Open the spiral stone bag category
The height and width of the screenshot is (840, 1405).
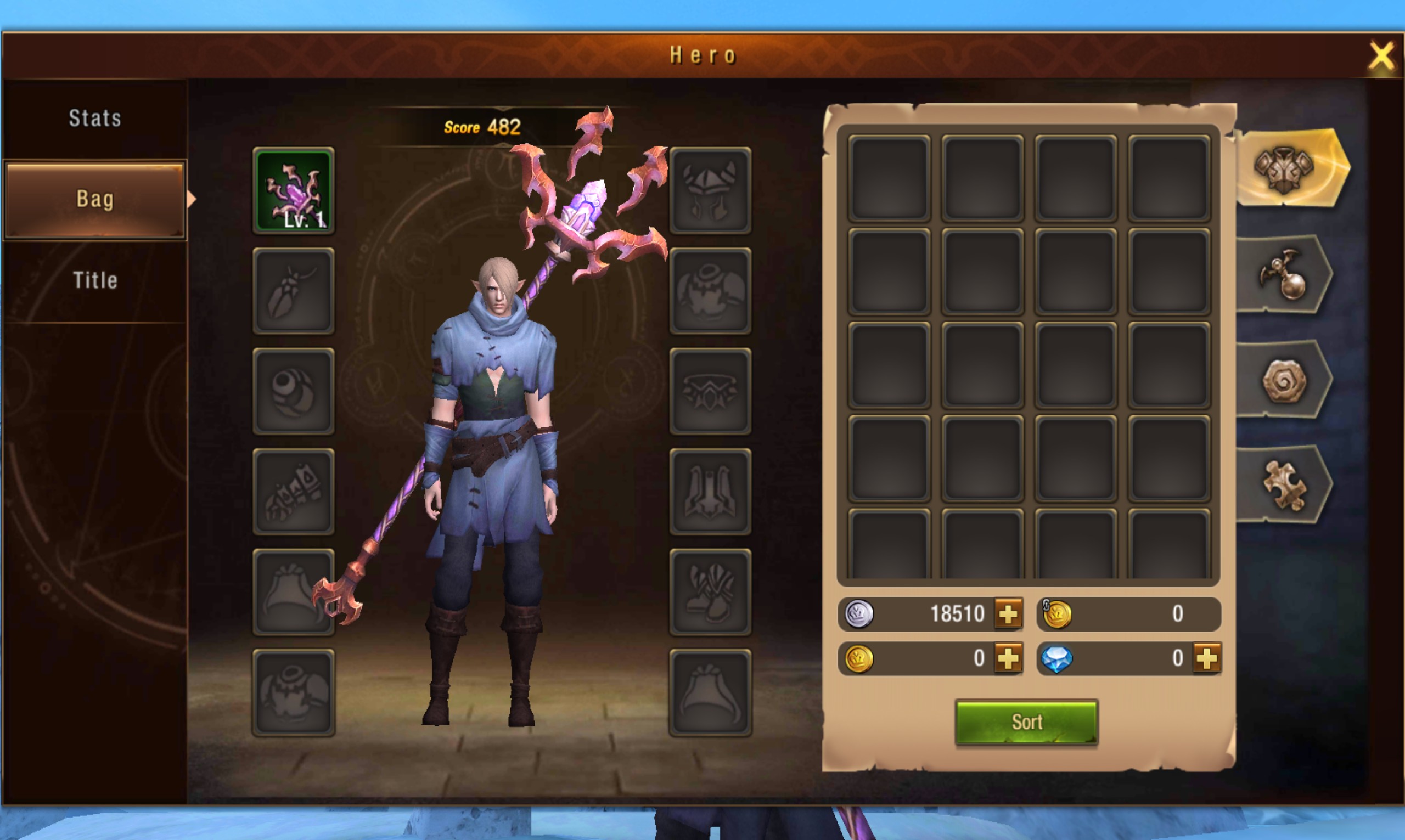point(1284,380)
